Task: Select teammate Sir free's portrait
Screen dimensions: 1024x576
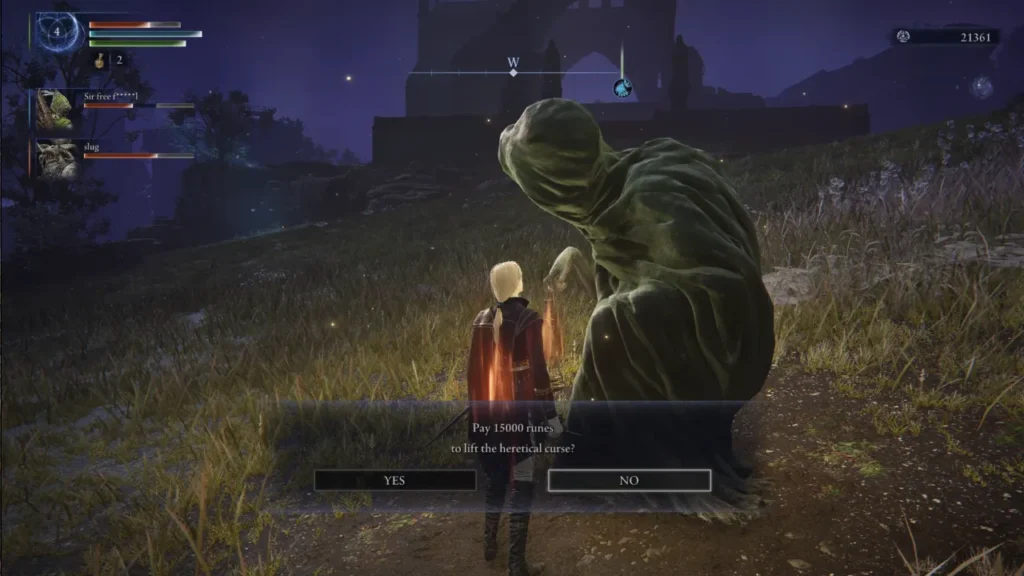Action: 54,109
